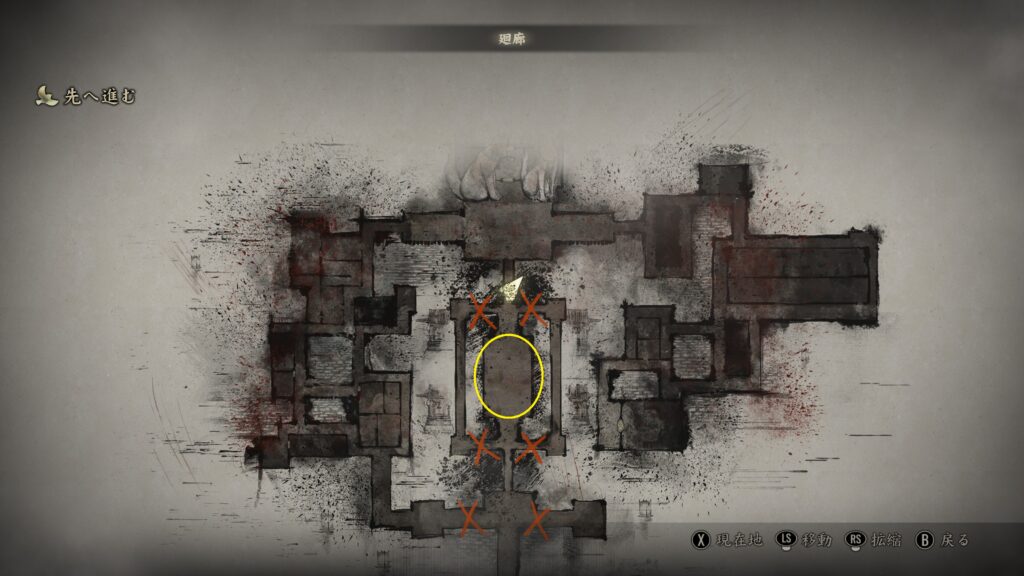Image resolution: width=1024 pixels, height=576 pixels.
Task: Click the yellow oval marker on the map
Action: click(x=508, y=376)
